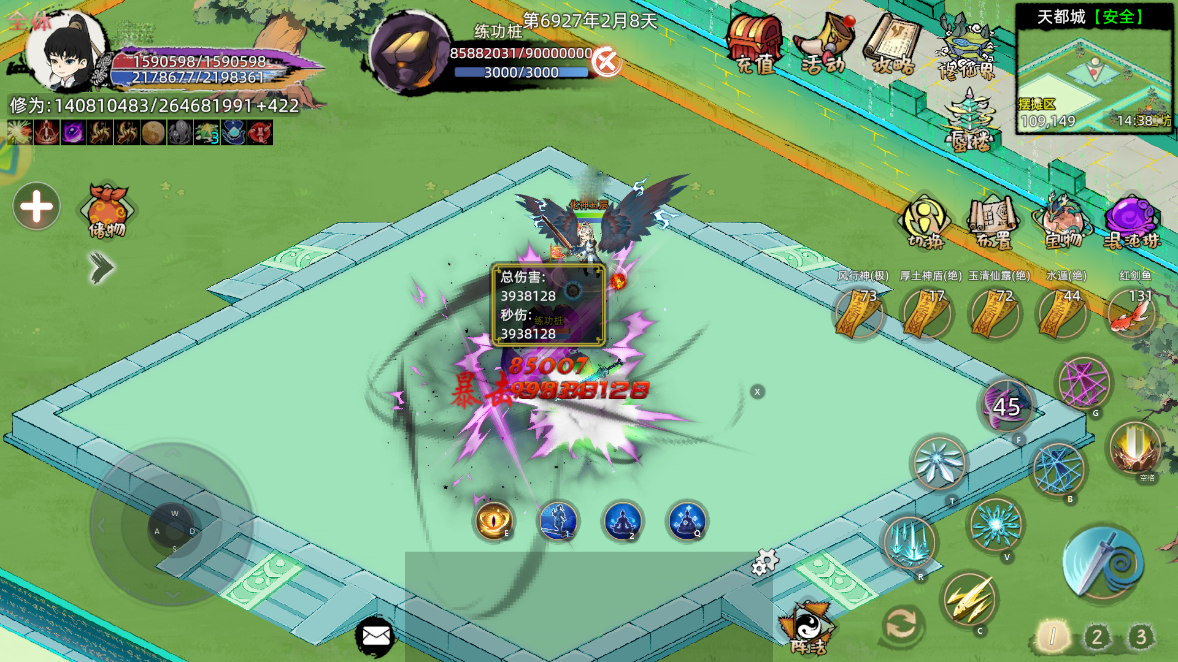
Task: Cast the golden blades skill
Action: pyautogui.click(x=968, y=598)
